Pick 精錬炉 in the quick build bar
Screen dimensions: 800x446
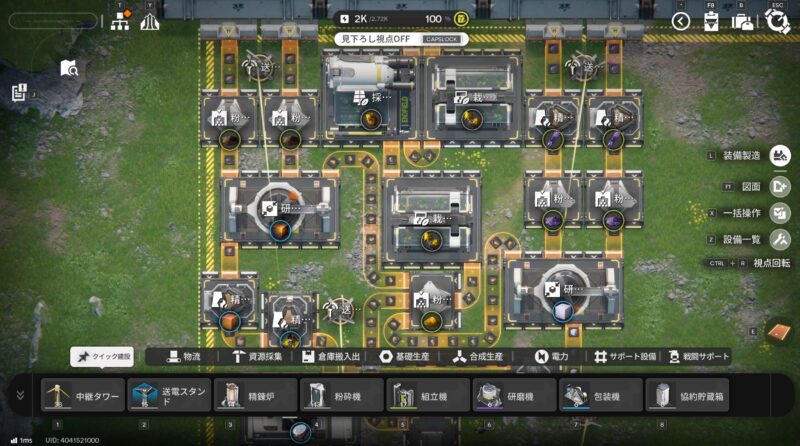coord(255,395)
